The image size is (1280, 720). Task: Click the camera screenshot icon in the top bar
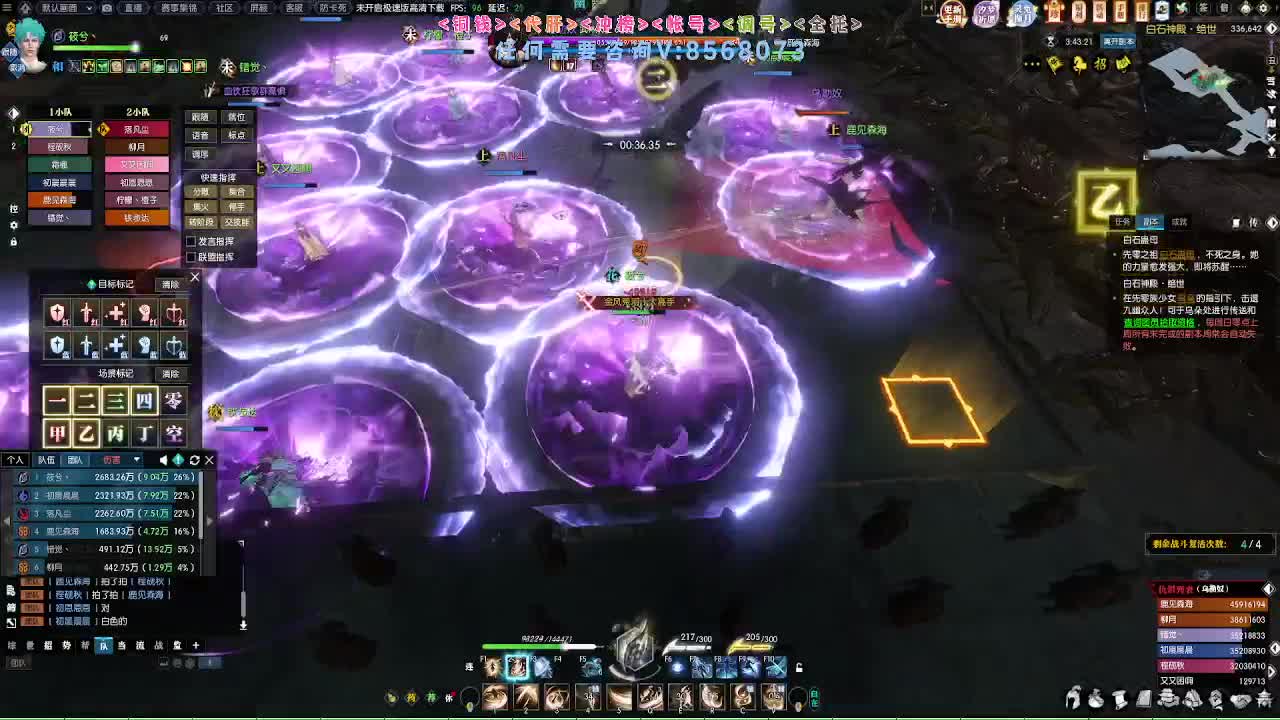[106, 7]
